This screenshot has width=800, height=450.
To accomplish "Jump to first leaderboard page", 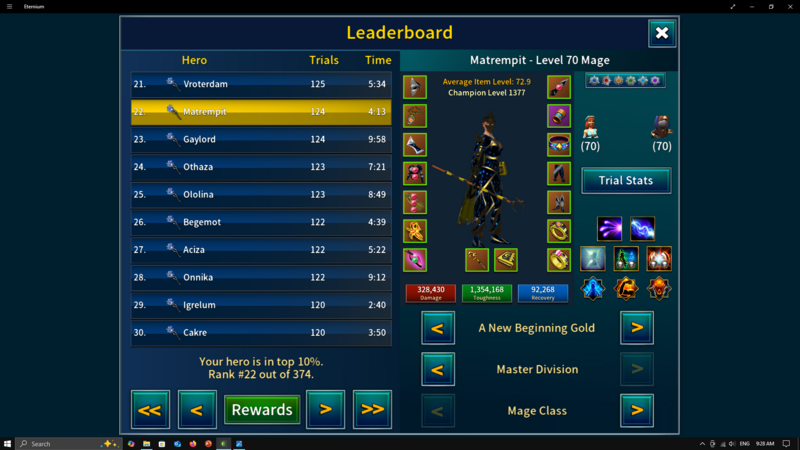I will [x=151, y=409].
